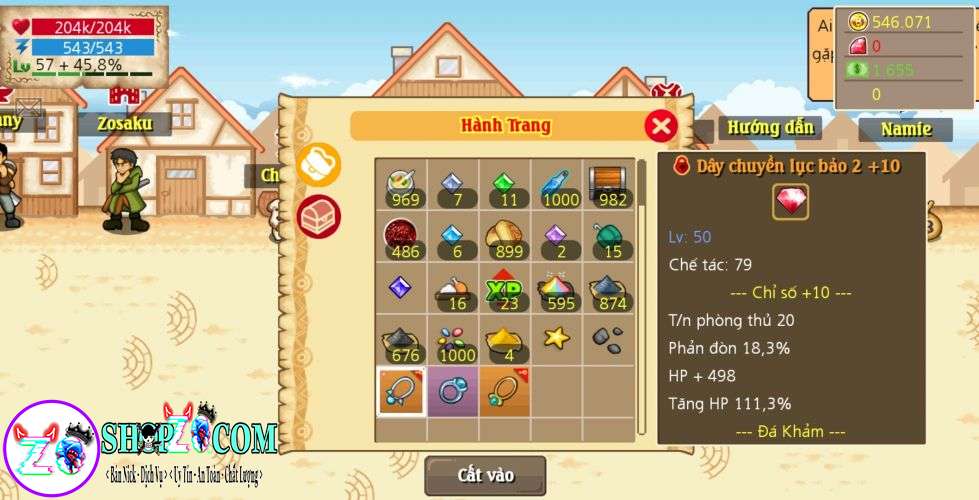Image resolution: width=979 pixels, height=500 pixels.
Task: Switch to the treasure chest storage tab
Action: point(319,214)
